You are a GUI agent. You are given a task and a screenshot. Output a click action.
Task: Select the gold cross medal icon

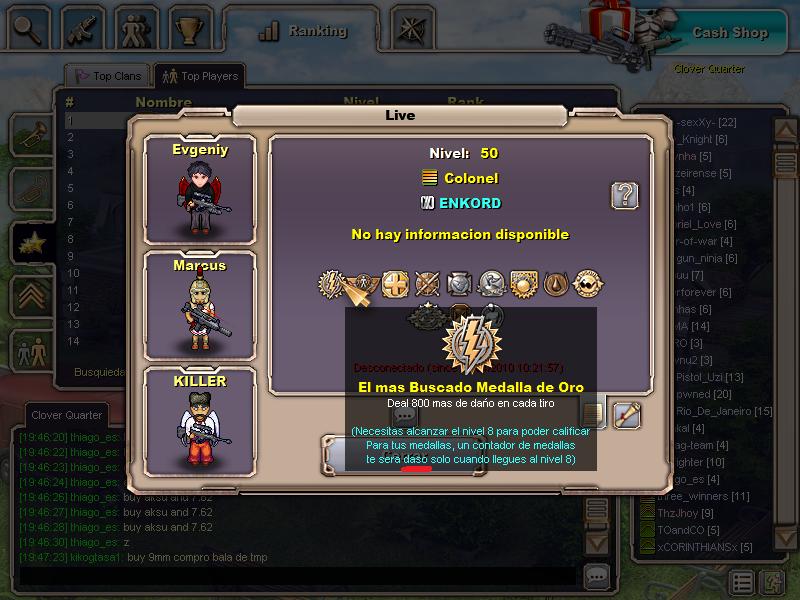point(395,285)
